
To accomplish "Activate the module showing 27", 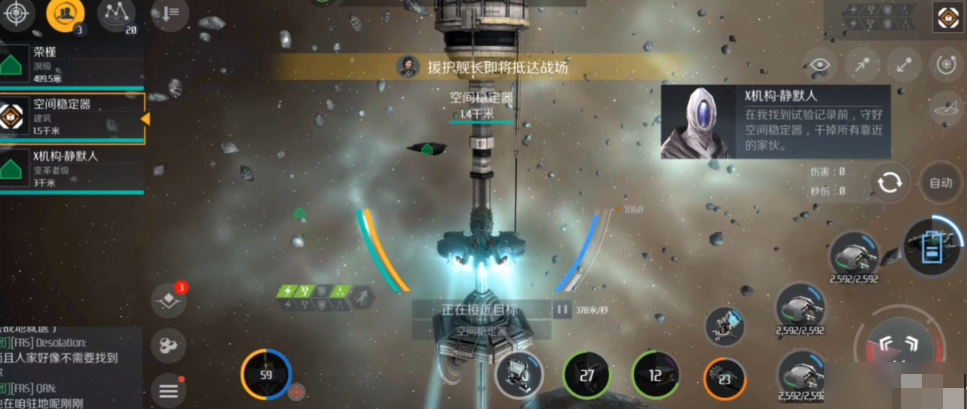I will 586,375.
